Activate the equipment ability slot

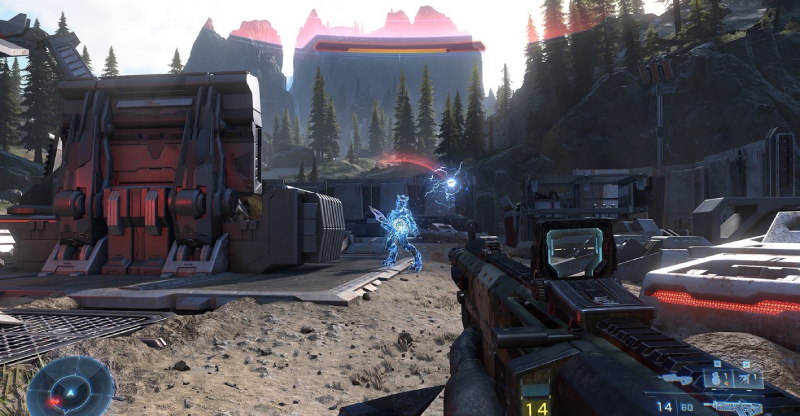click(x=748, y=378)
